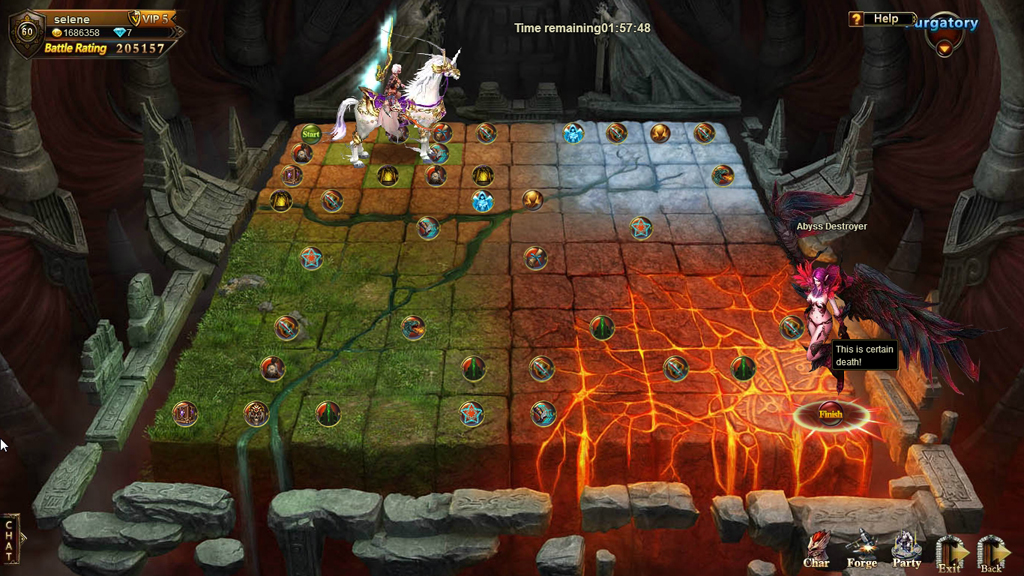
Task: Select the green Start tile
Action: [311, 133]
